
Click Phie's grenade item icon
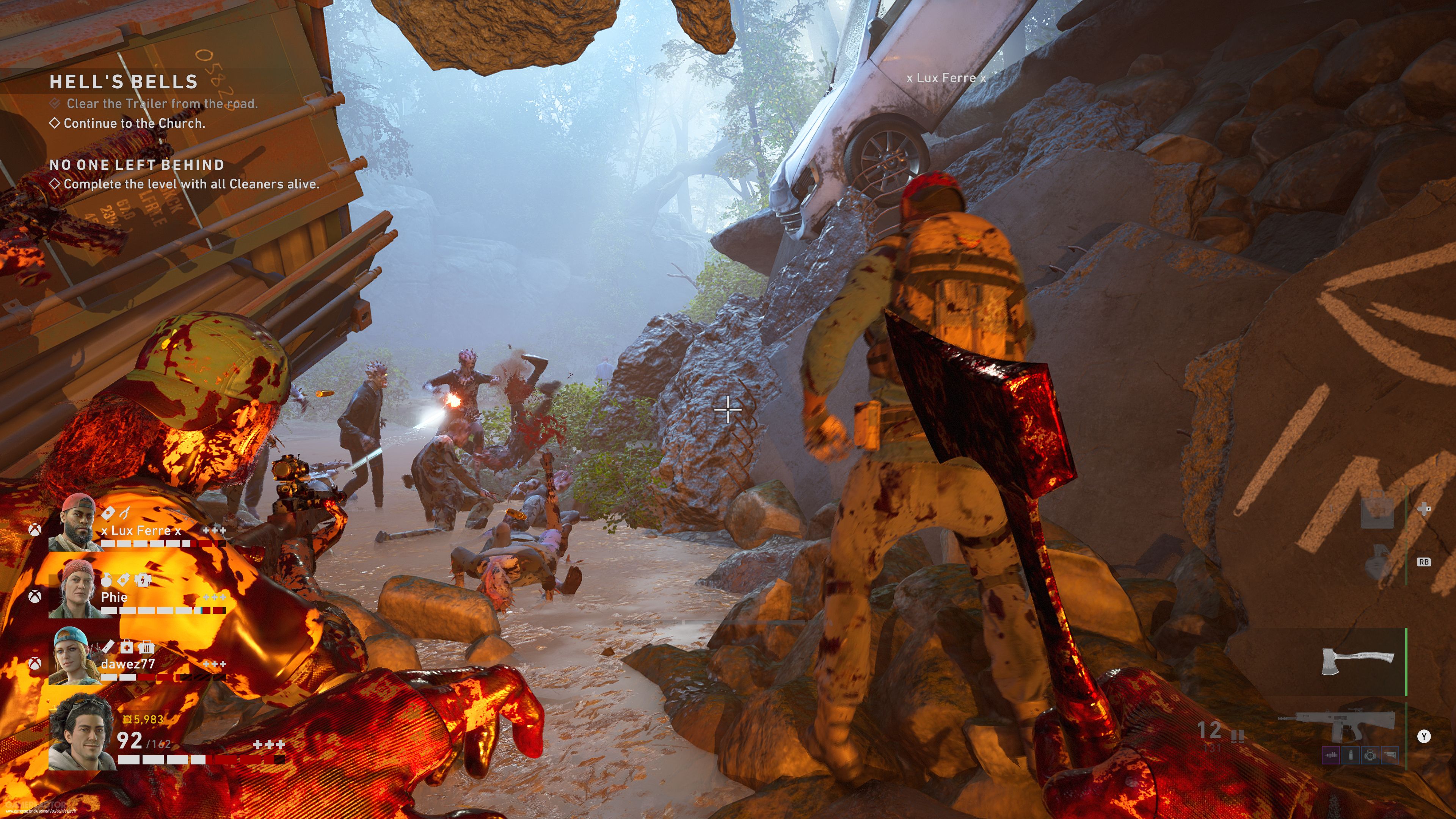tap(106, 580)
